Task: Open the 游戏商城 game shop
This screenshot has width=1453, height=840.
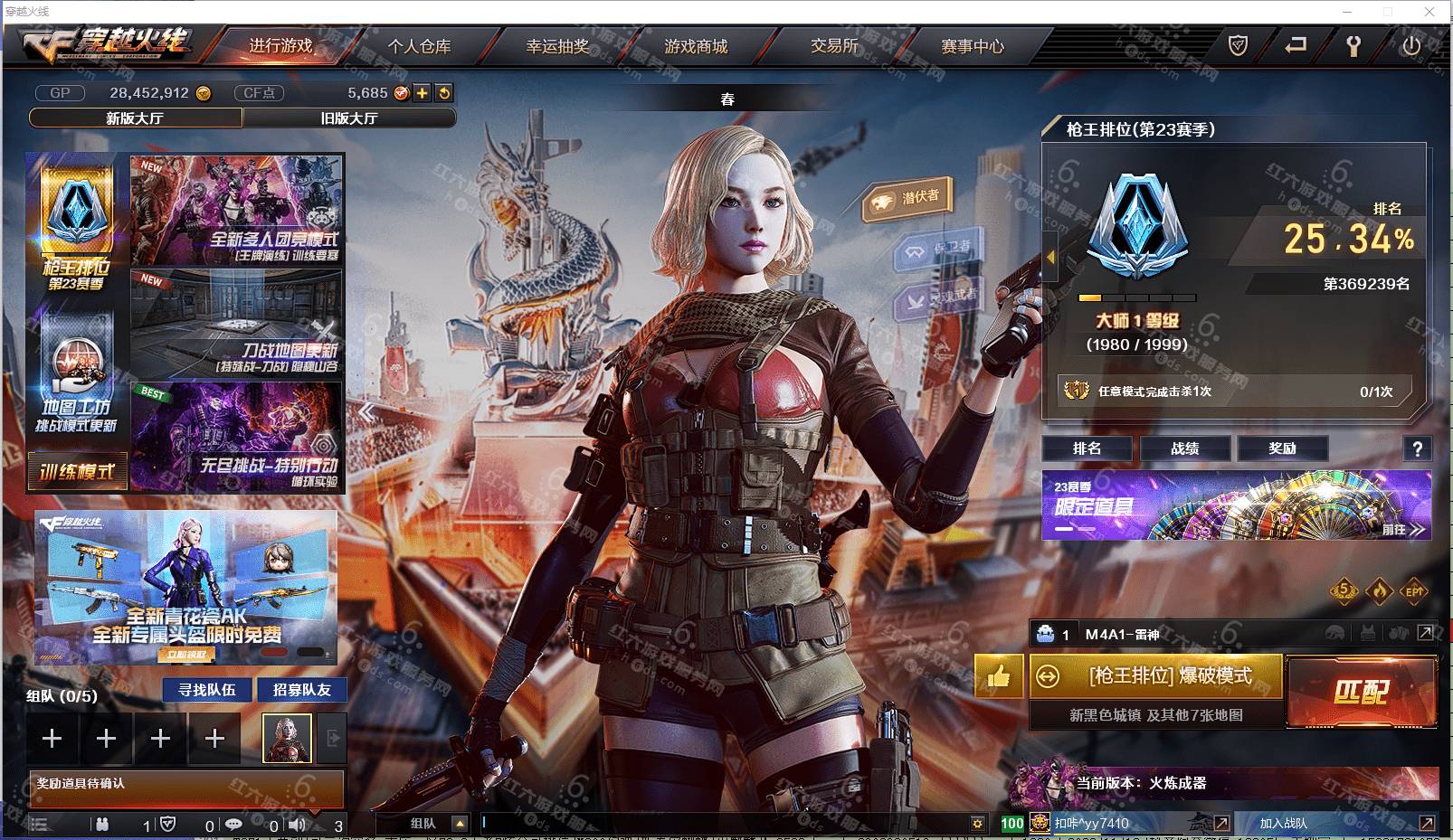Action: click(x=696, y=46)
